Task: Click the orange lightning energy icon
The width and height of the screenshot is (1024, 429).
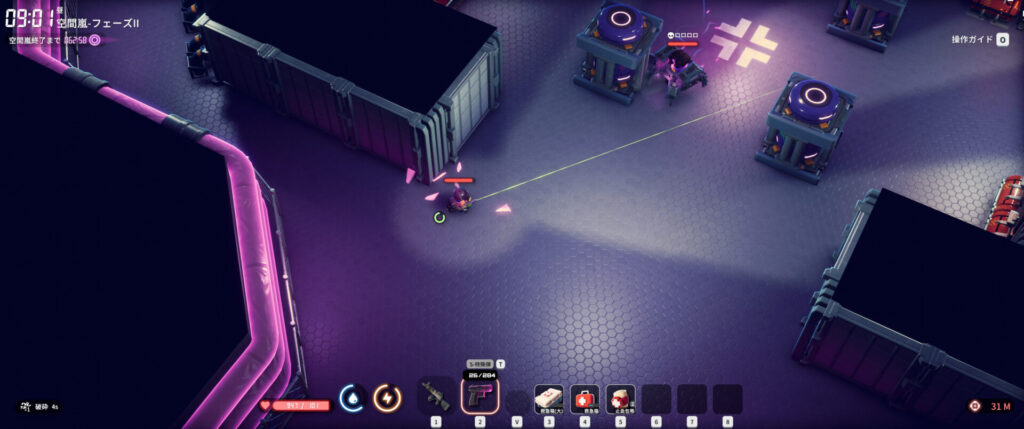Action: pos(386,398)
